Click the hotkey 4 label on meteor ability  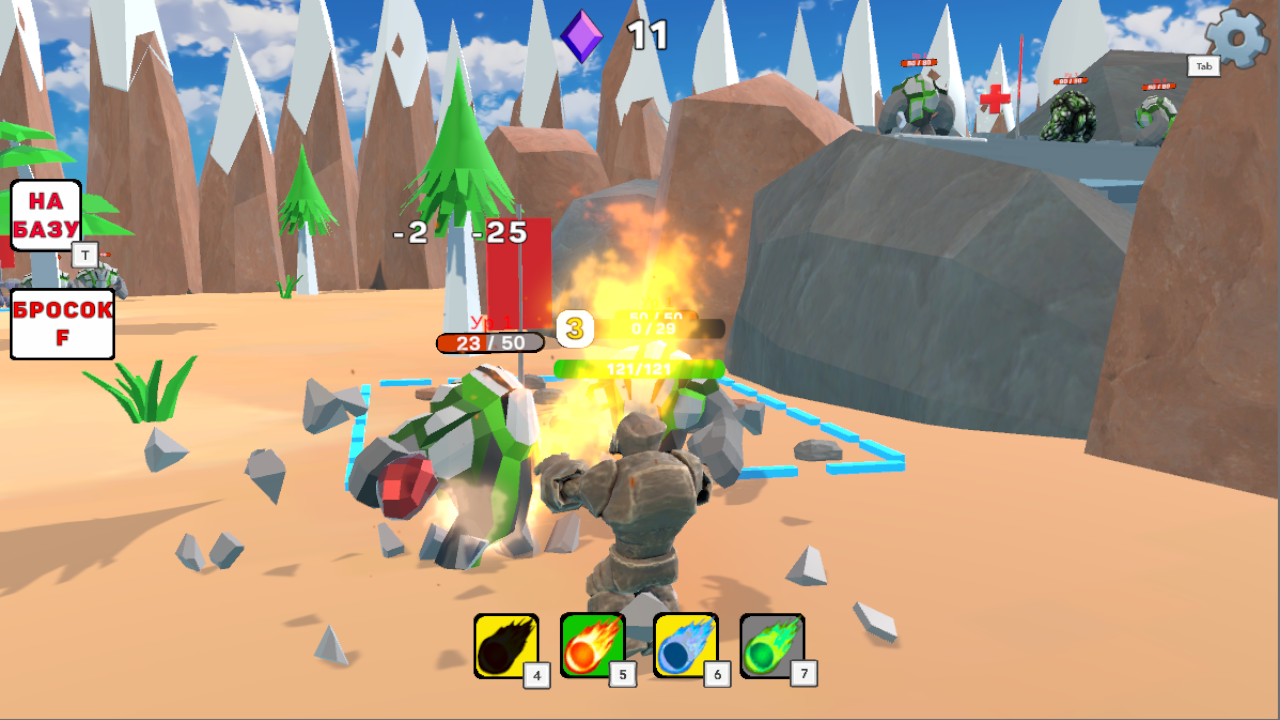pyautogui.click(x=535, y=675)
